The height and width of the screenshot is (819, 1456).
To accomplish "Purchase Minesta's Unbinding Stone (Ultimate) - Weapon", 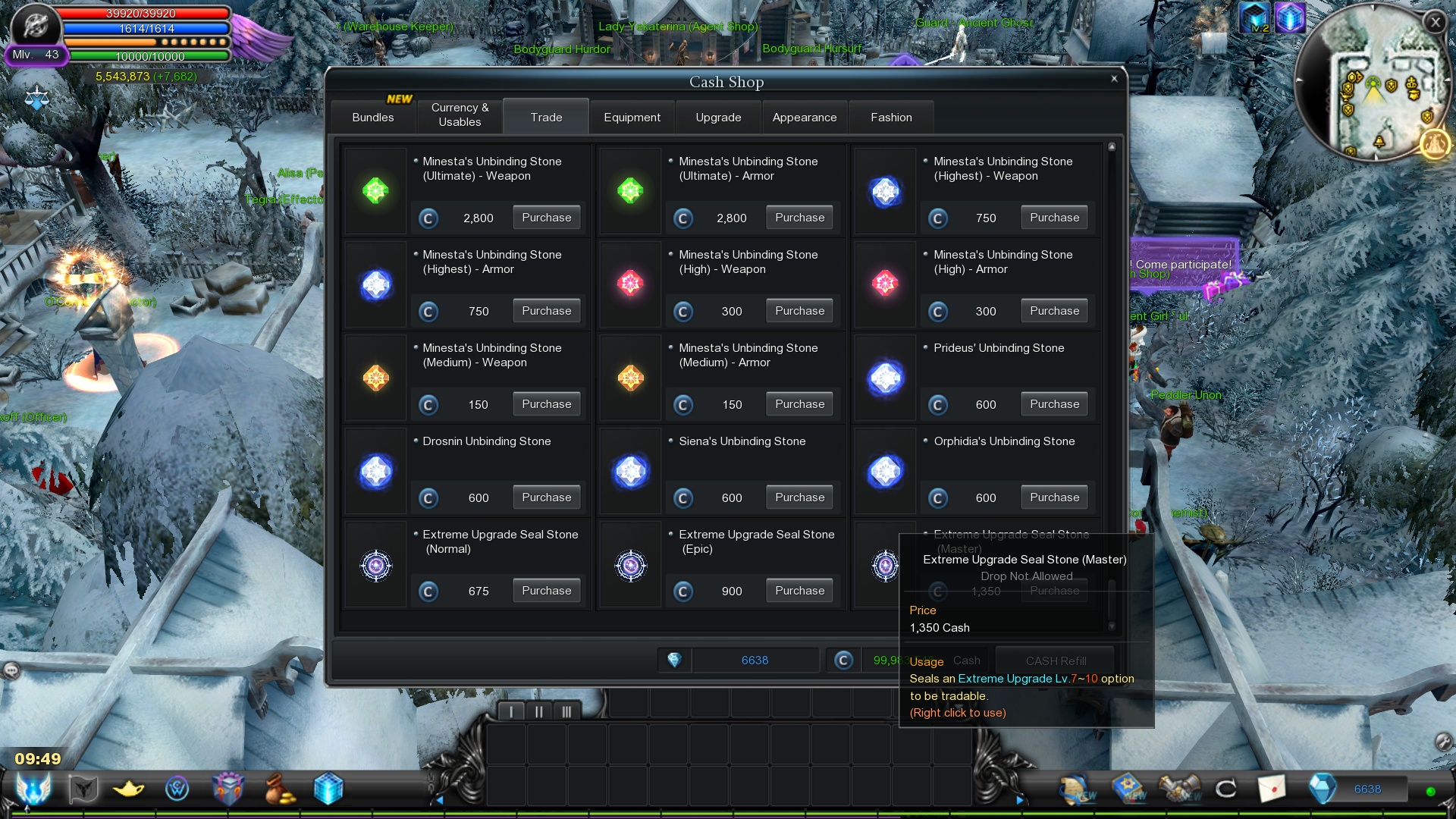I will click(x=546, y=218).
